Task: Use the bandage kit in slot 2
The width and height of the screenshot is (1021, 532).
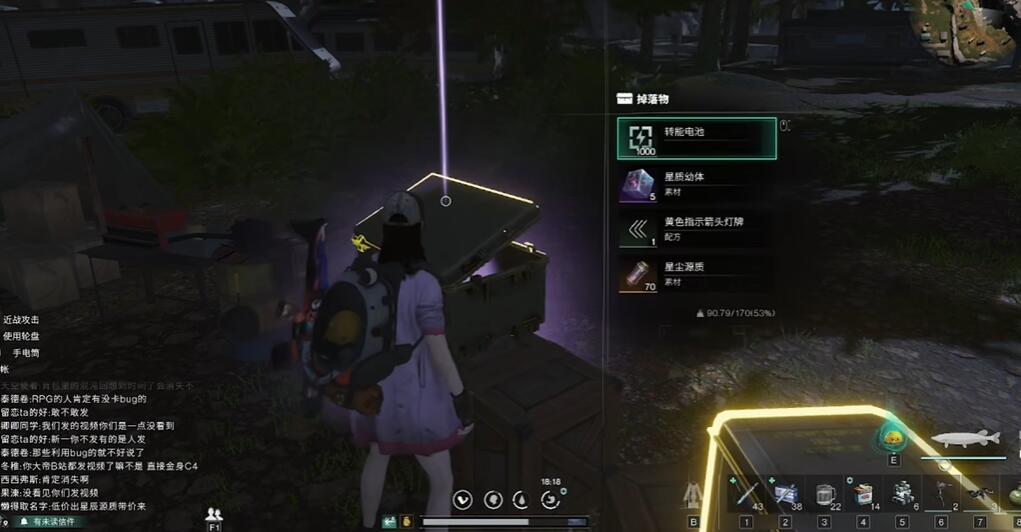Action: (785, 494)
